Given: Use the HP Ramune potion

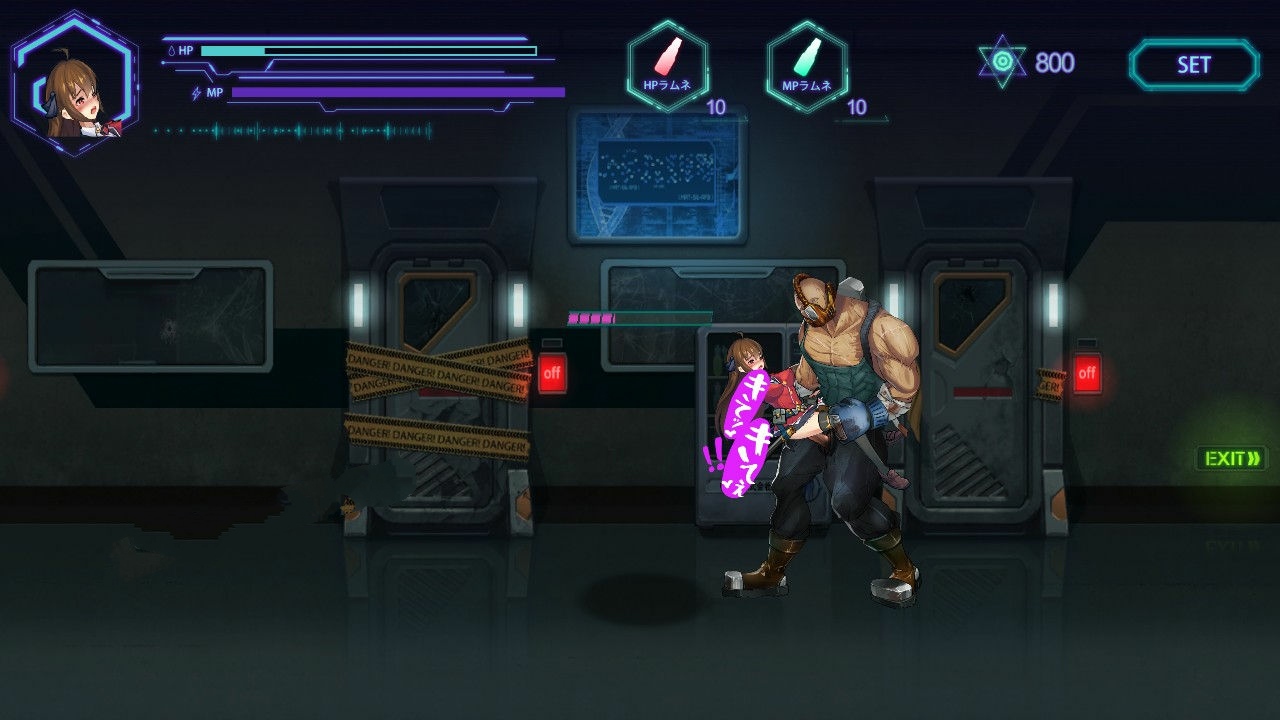Looking at the screenshot, I should [668, 65].
